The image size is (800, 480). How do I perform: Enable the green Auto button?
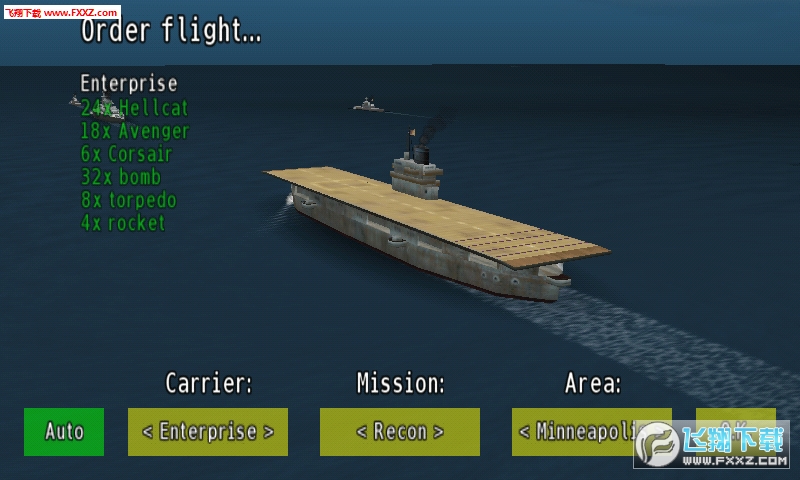click(64, 432)
